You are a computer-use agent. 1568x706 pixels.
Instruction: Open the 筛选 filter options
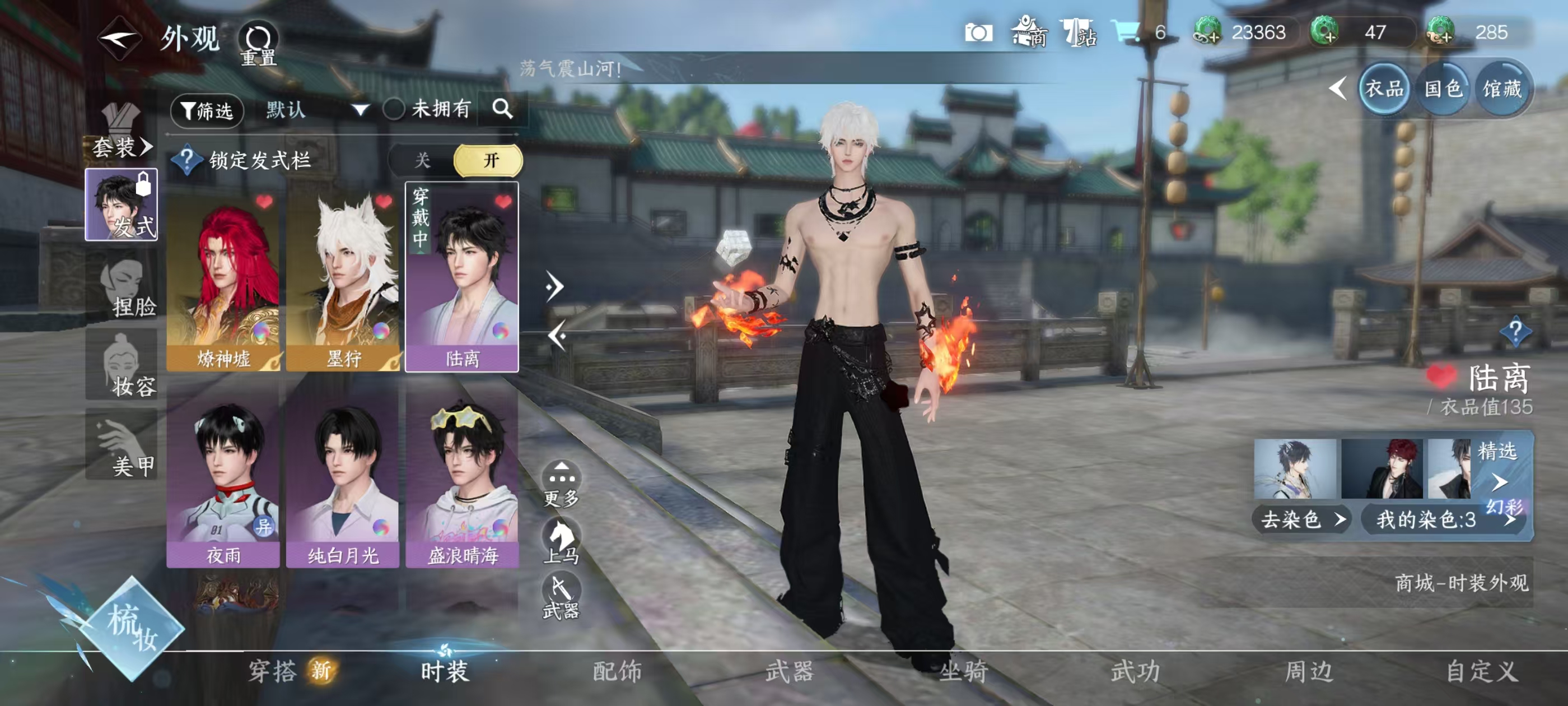pos(207,110)
